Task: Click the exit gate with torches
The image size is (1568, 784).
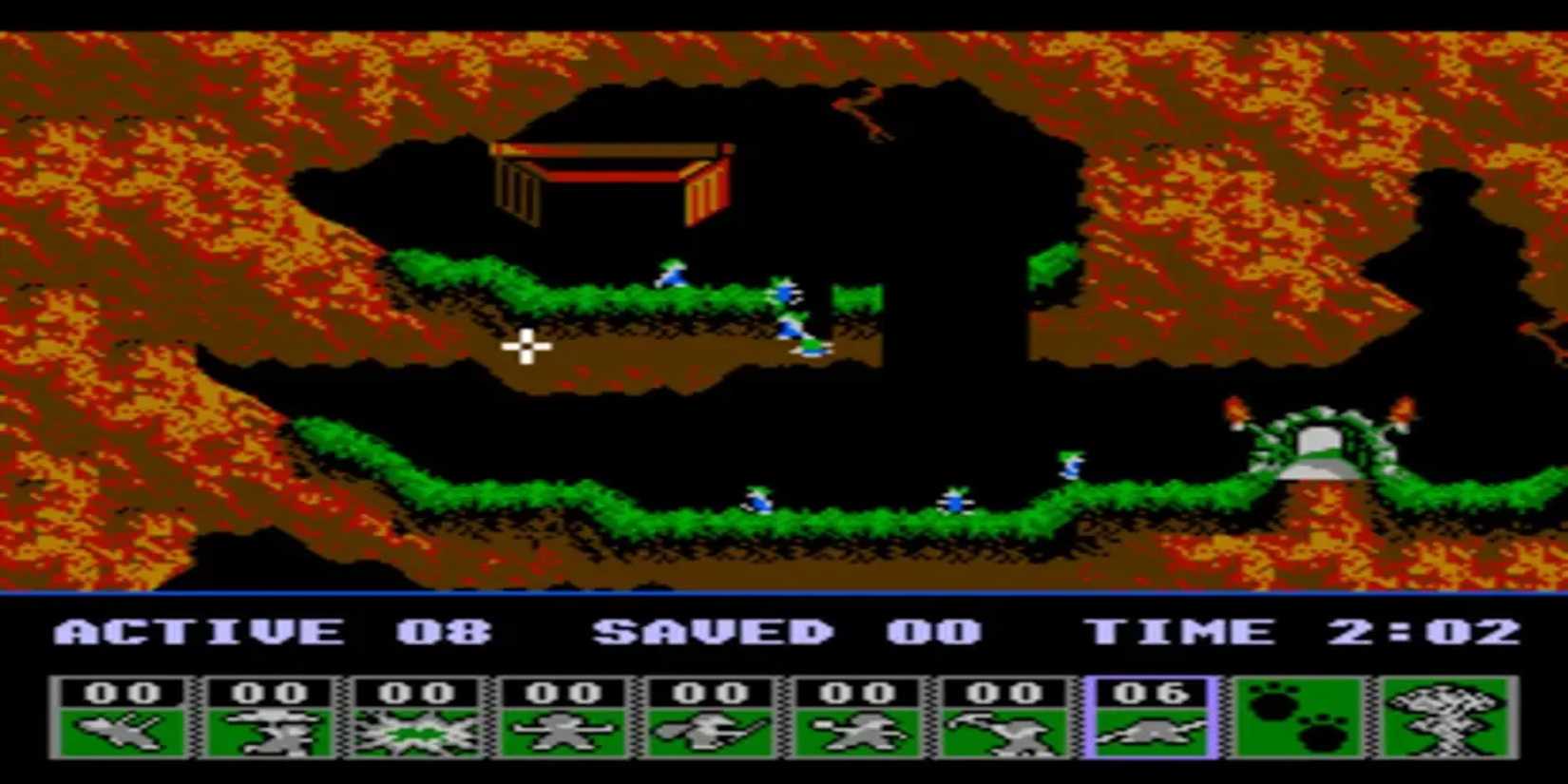Action: click(x=1321, y=447)
